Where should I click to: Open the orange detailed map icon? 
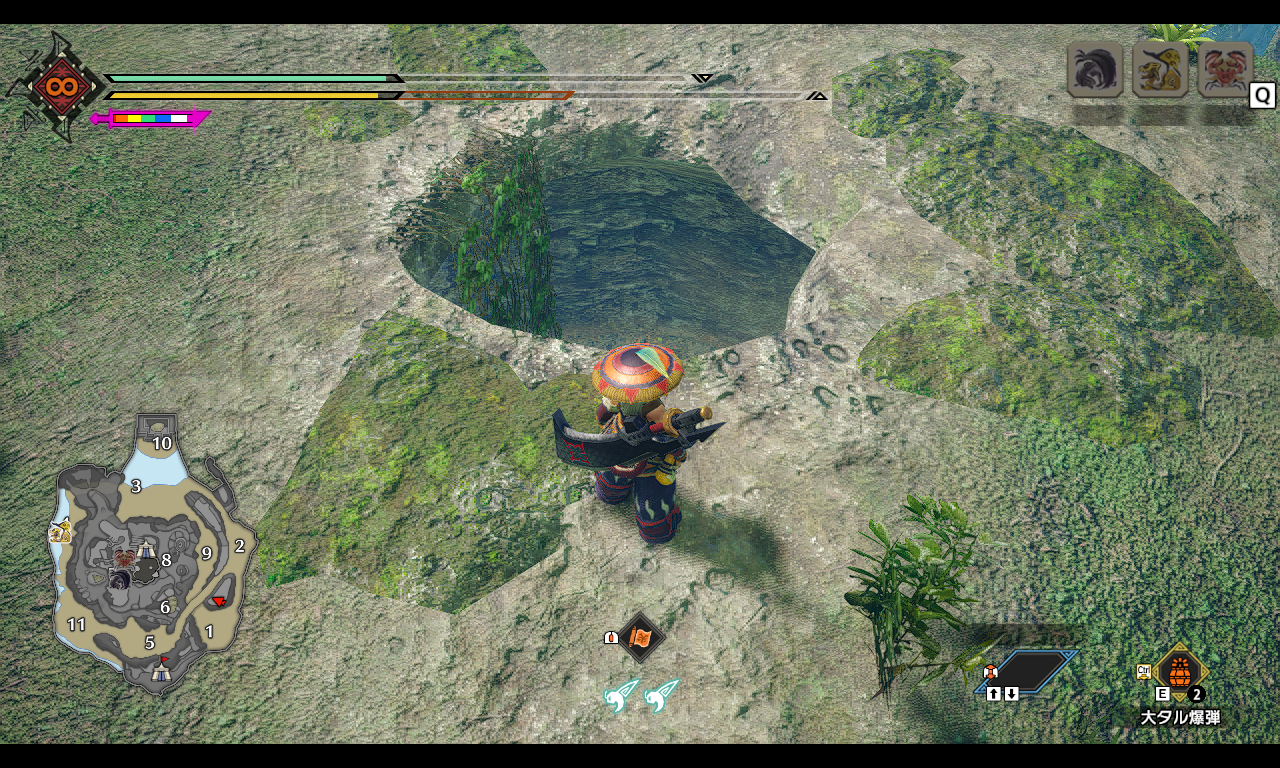pyautogui.click(x=641, y=637)
